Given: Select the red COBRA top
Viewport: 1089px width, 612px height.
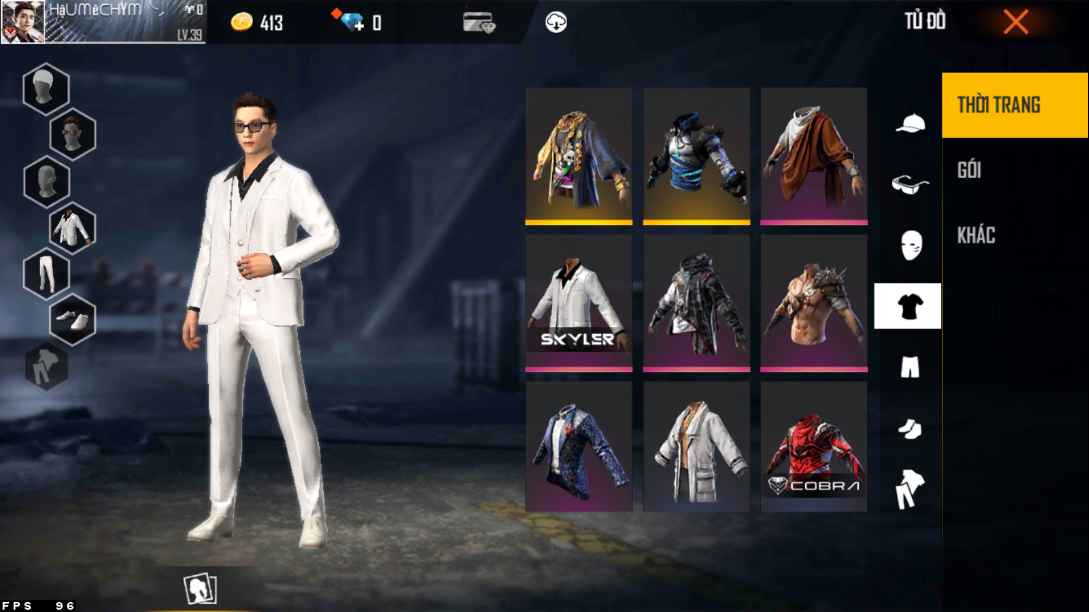Looking at the screenshot, I should (814, 446).
